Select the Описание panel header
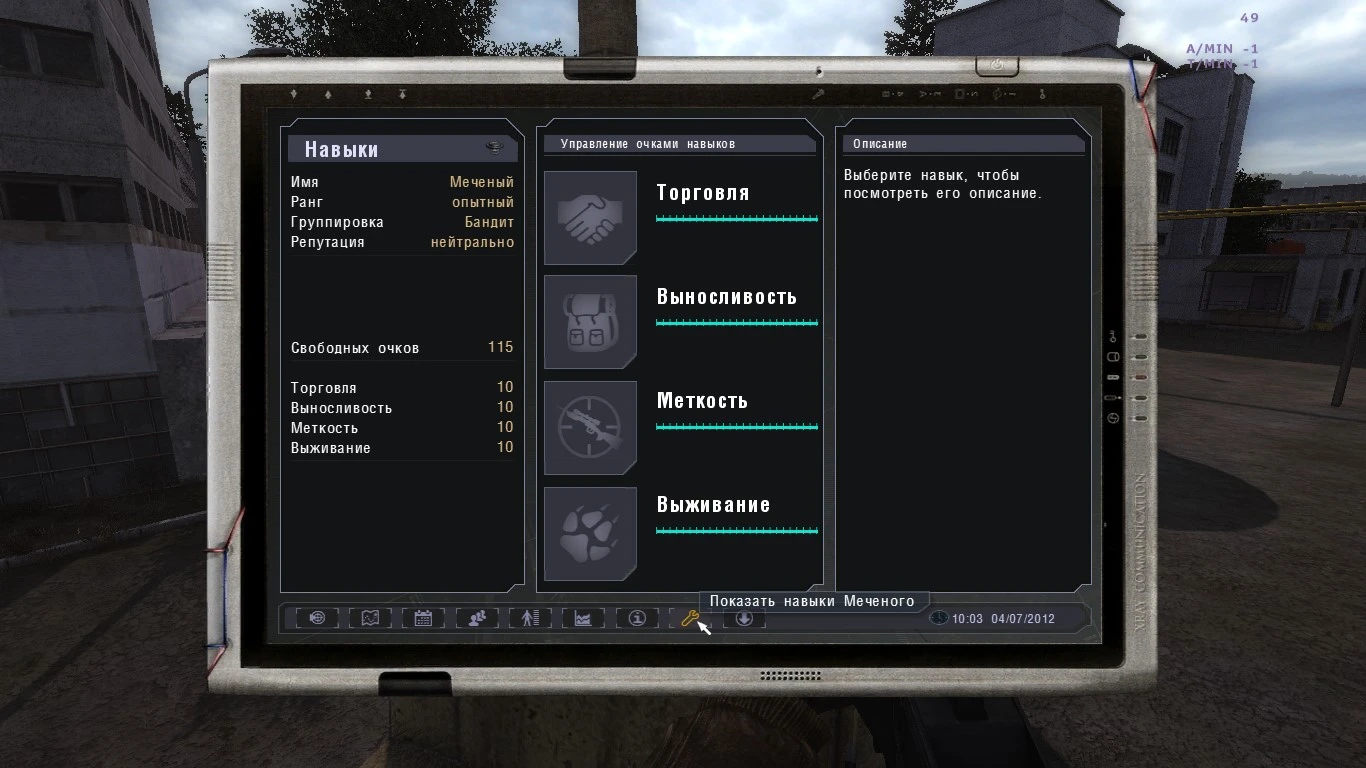Viewport: 1366px width, 768px height. (x=879, y=143)
